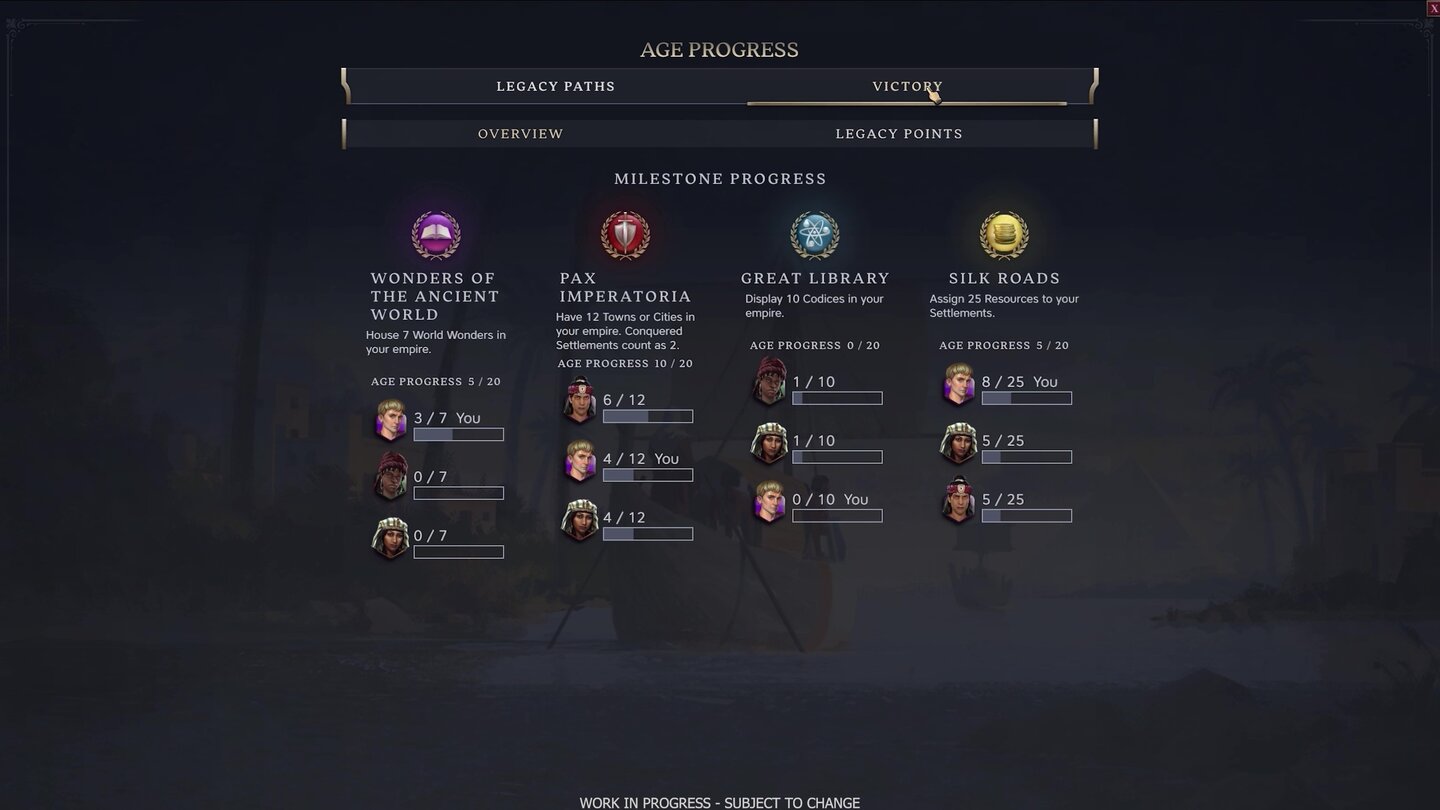Click the top portrait with 8/25 in Silk Roads
This screenshot has height=810, width=1440.
958,384
